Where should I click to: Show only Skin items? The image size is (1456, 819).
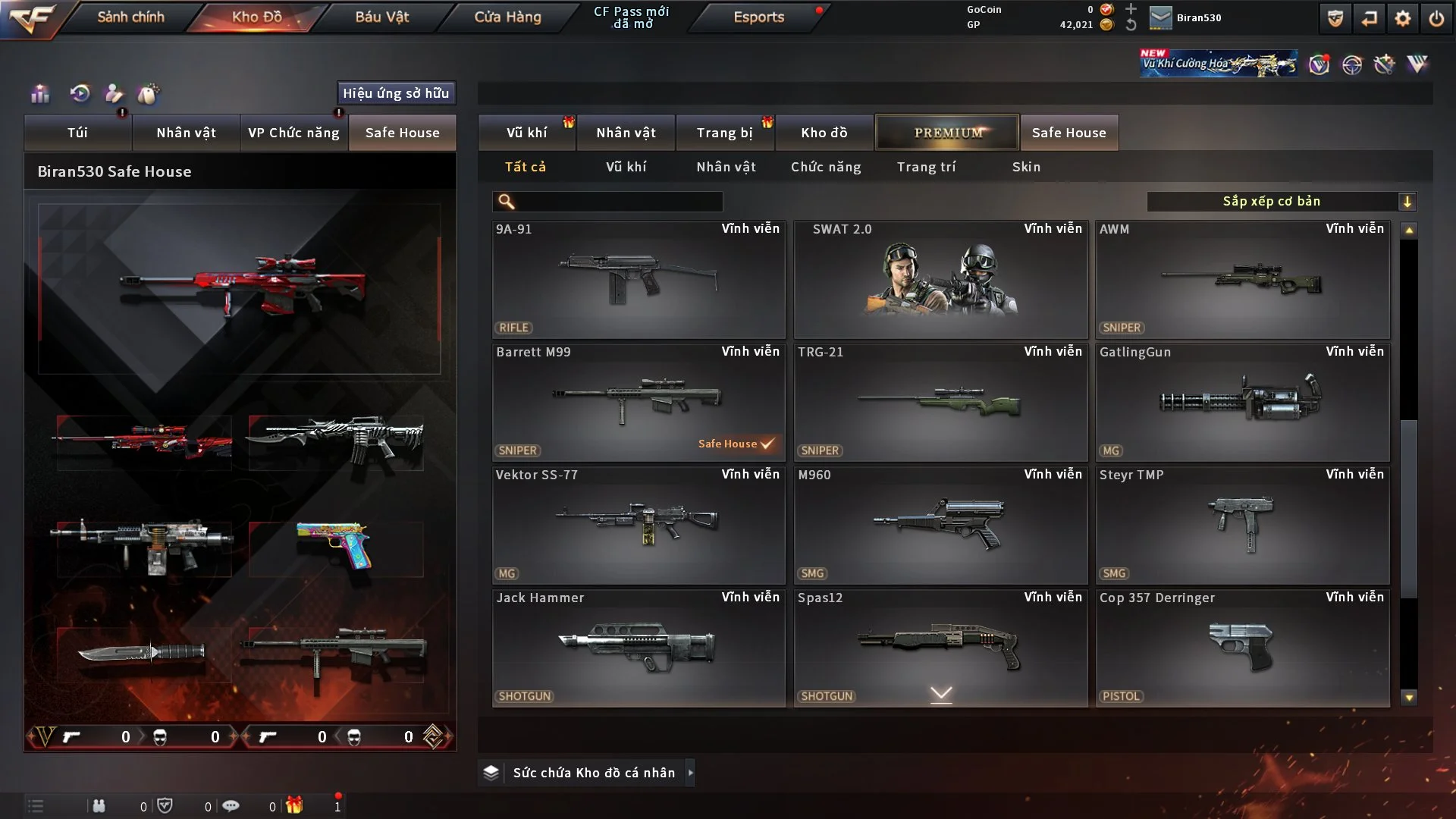click(1026, 167)
